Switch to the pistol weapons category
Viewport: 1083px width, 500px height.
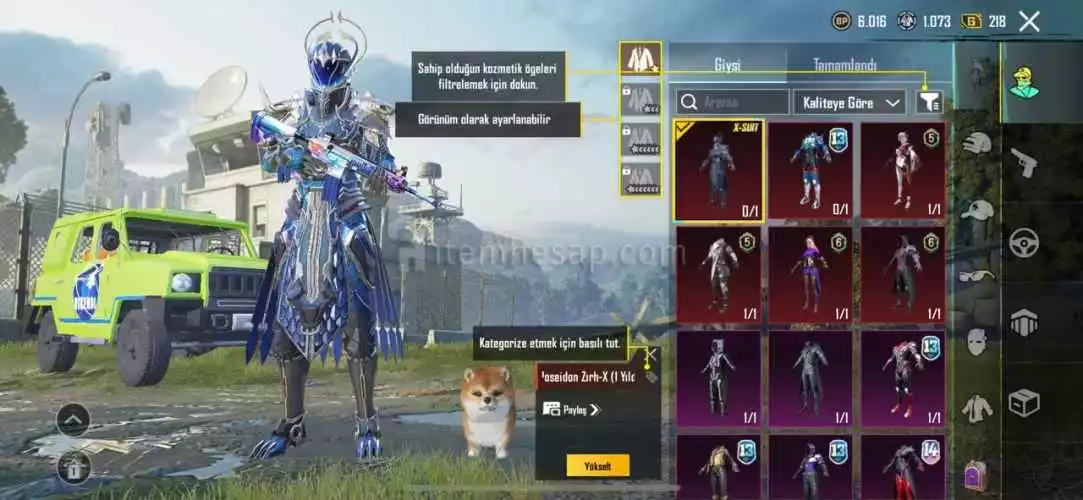click(1024, 162)
